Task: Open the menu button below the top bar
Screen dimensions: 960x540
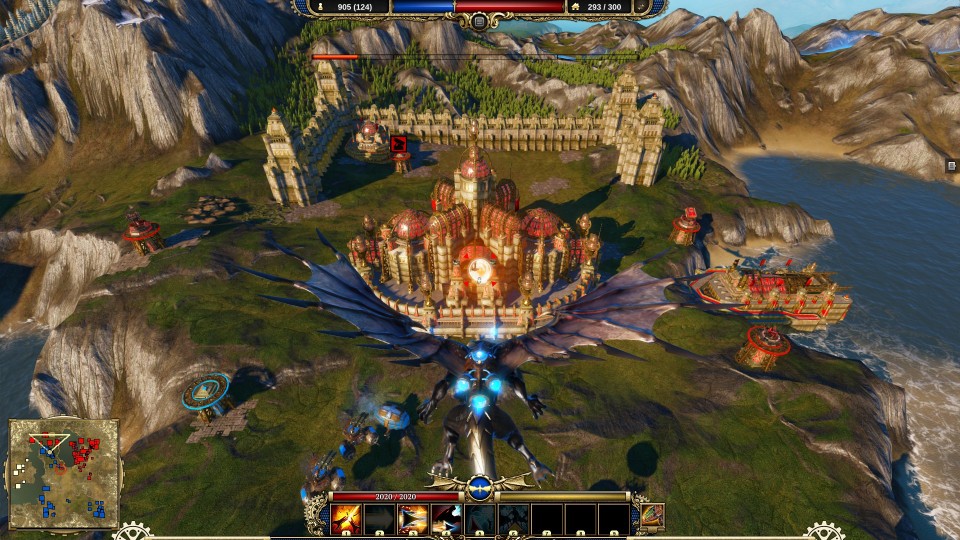Action: 480,22
